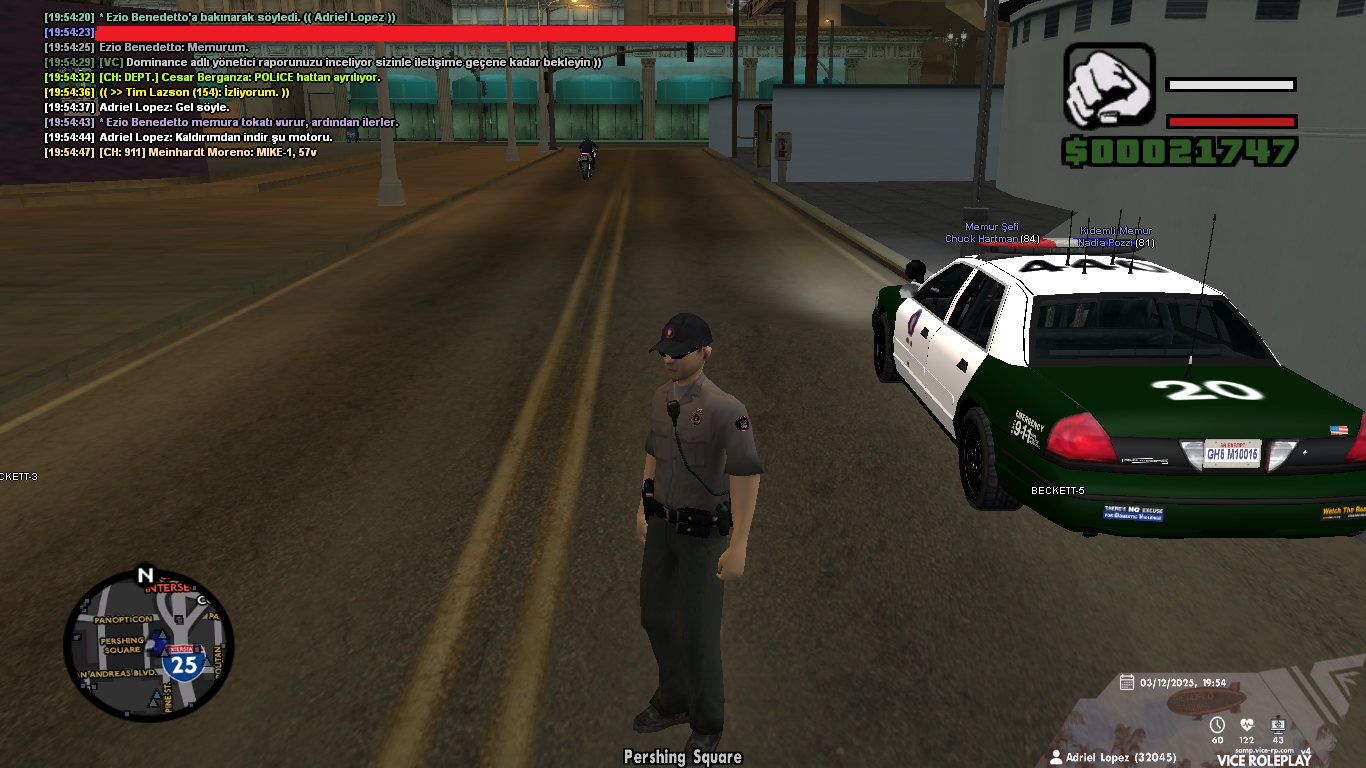
Task: Click the Vice Roleplay server logo
Action: coord(1263,759)
